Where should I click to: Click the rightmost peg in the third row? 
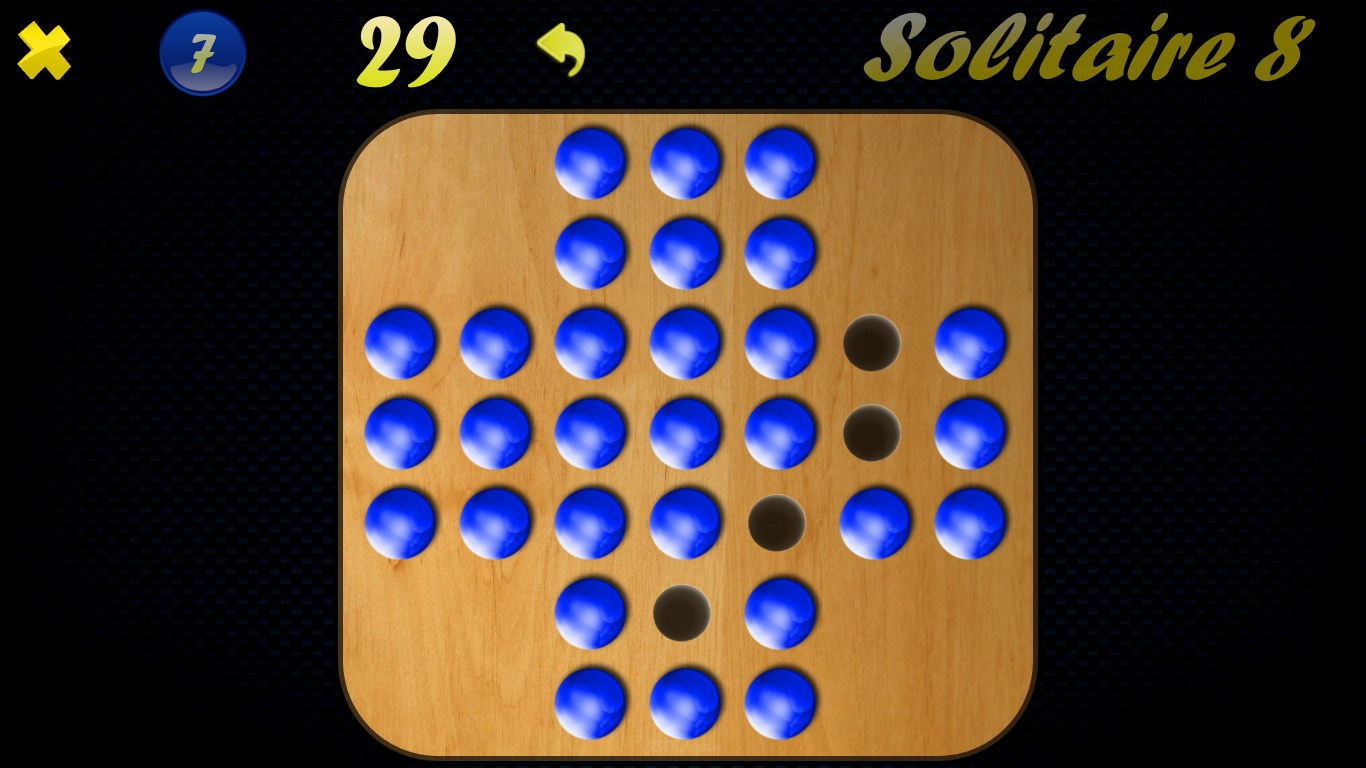(x=970, y=344)
